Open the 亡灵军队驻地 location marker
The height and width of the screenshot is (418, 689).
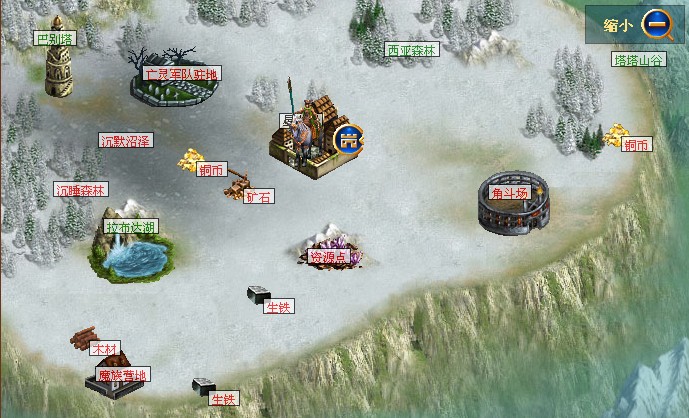coord(182,74)
